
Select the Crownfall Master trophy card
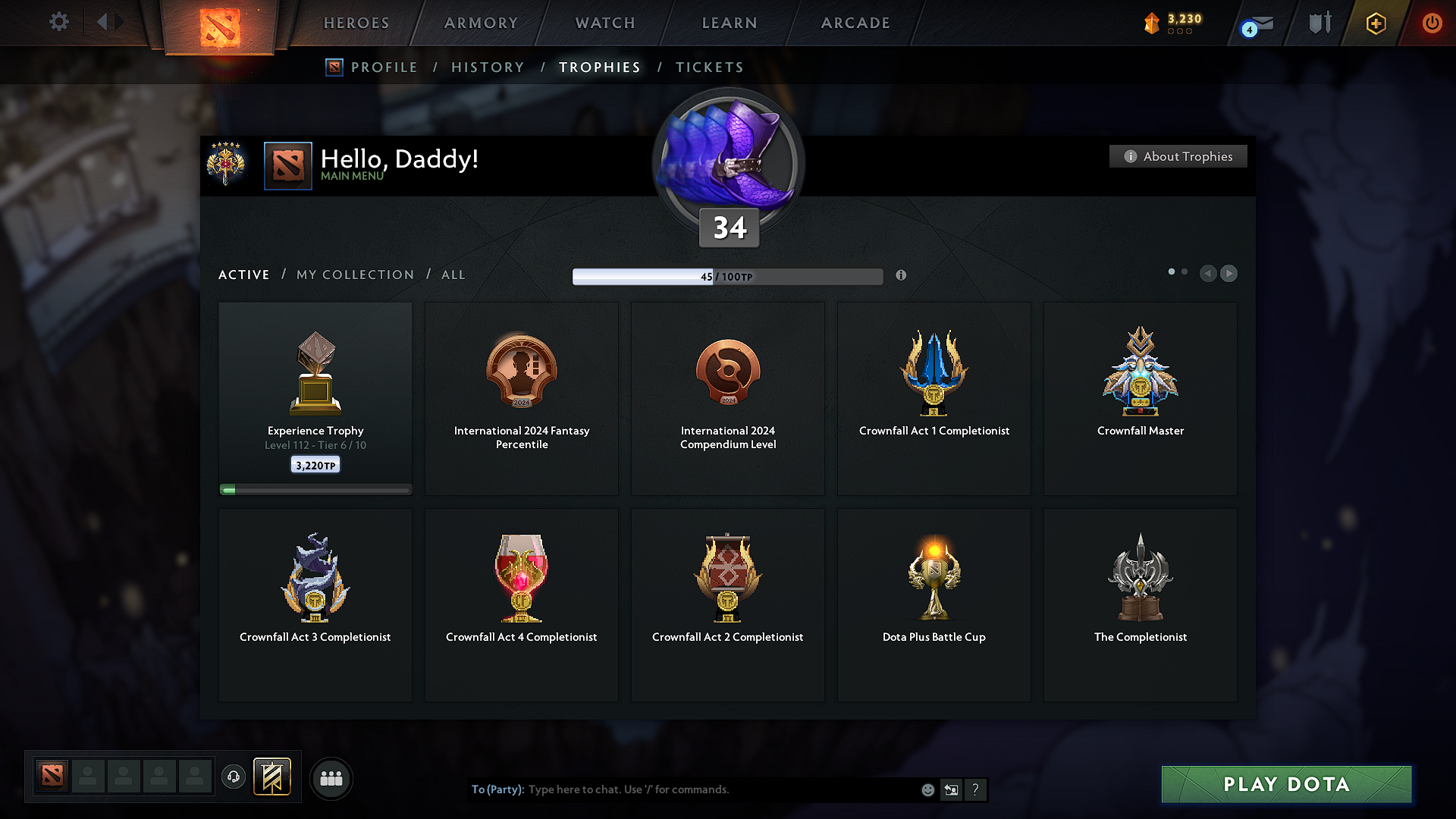pos(1140,398)
